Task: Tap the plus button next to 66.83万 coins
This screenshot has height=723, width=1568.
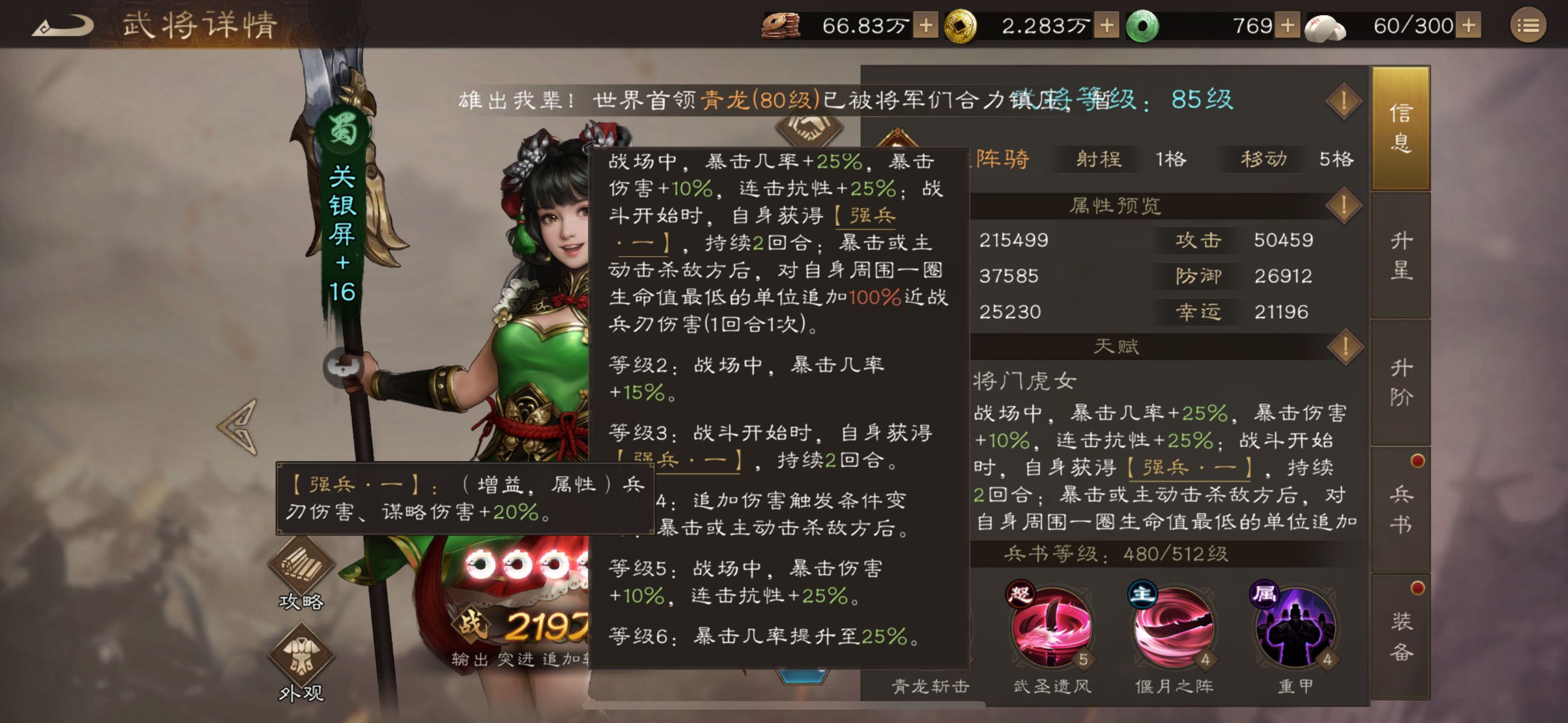Action: pyautogui.click(x=926, y=26)
